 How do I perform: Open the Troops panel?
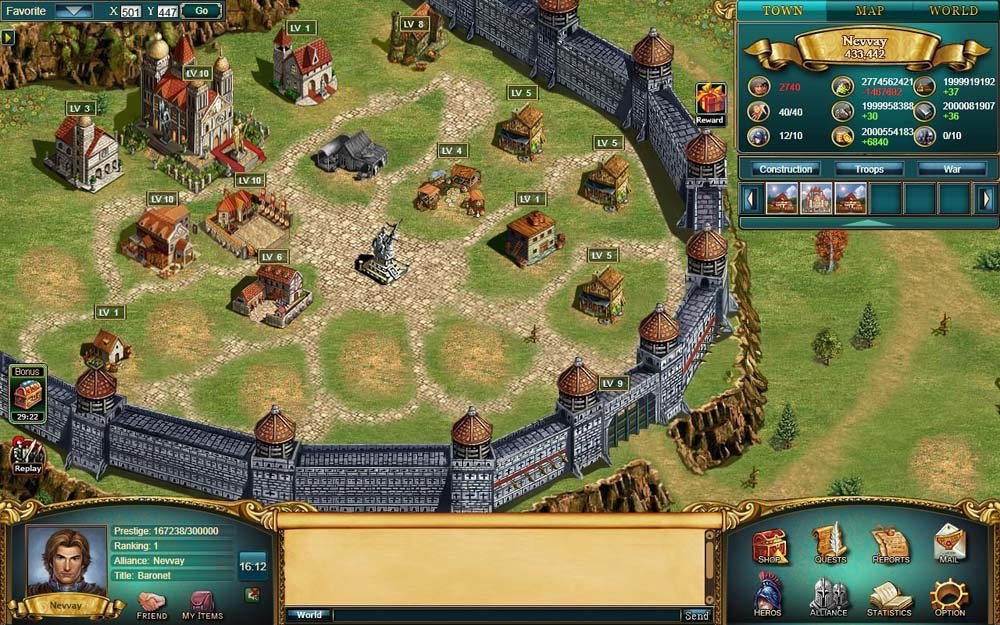(x=869, y=169)
